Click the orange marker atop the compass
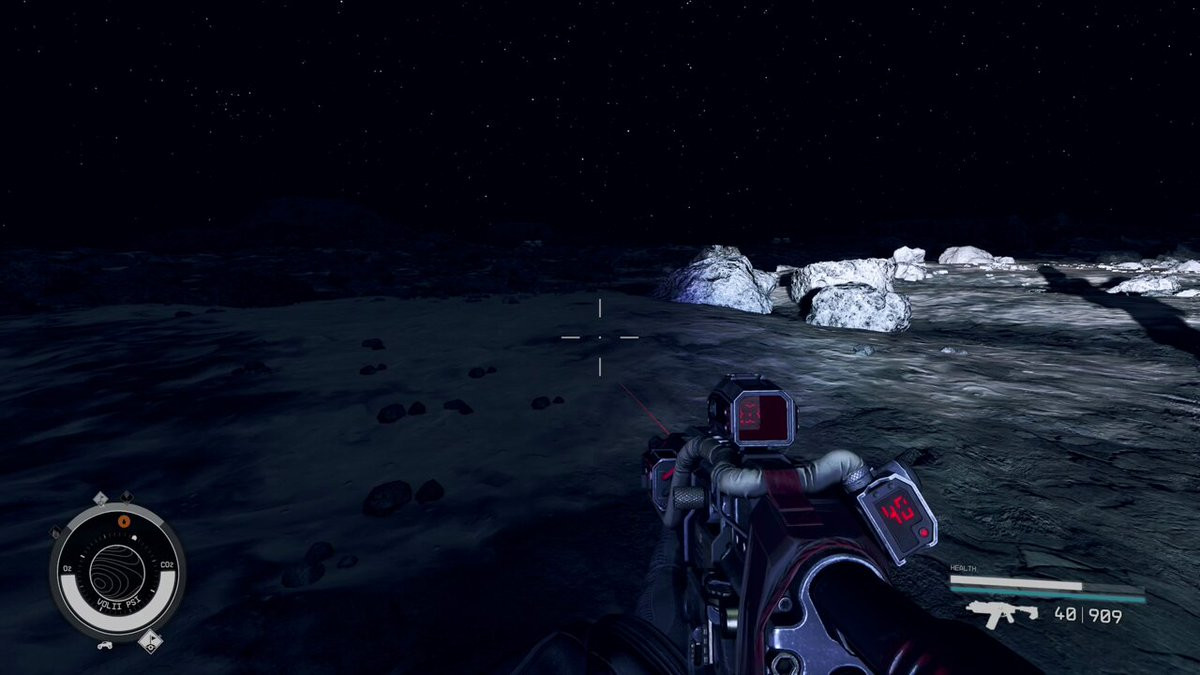The height and width of the screenshot is (675, 1200). (124, 520)
